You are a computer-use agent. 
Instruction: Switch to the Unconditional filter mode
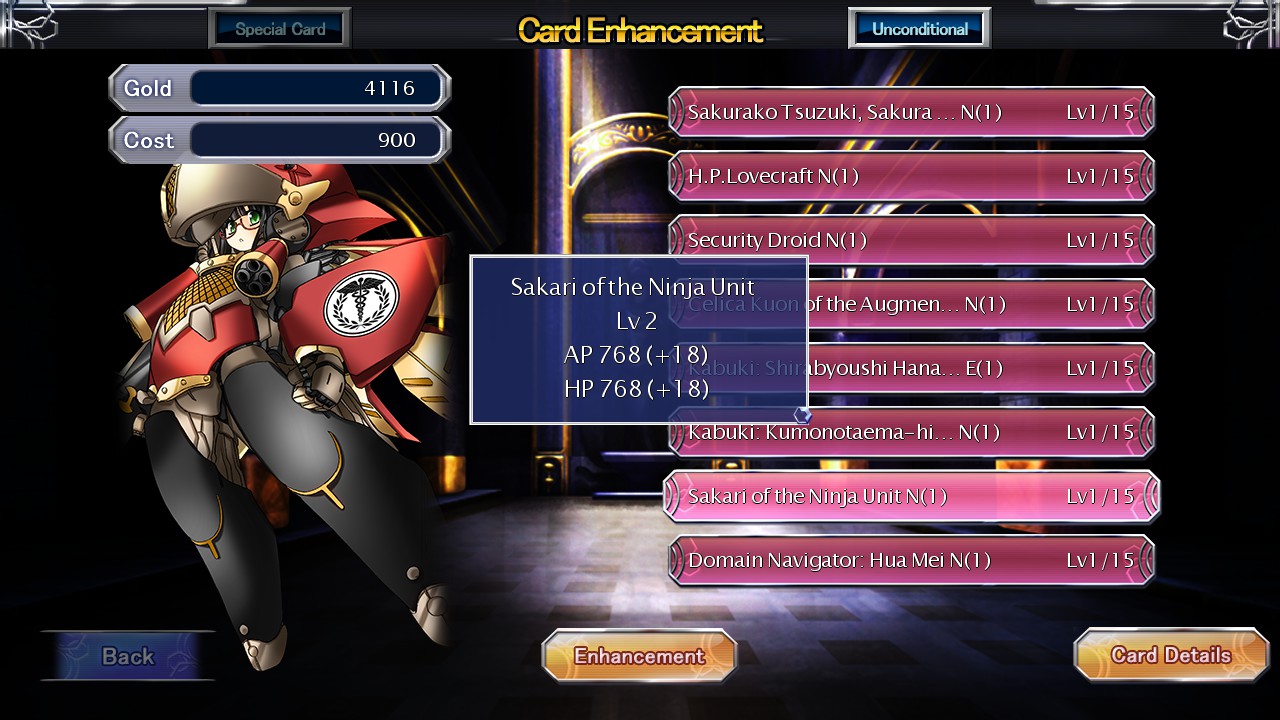coord(918,27)
